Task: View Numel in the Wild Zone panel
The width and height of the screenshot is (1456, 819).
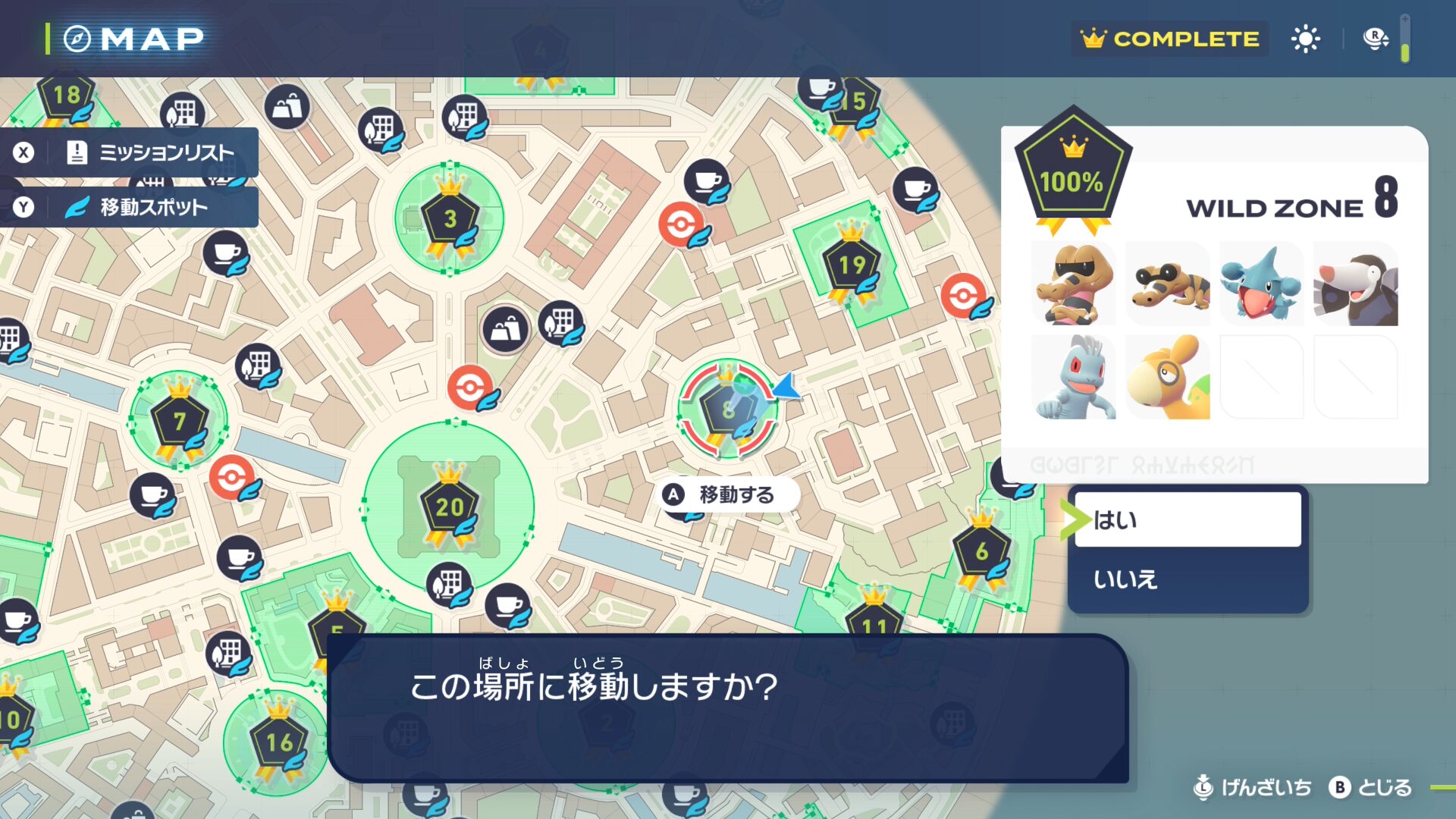Action: (1168, 378)
